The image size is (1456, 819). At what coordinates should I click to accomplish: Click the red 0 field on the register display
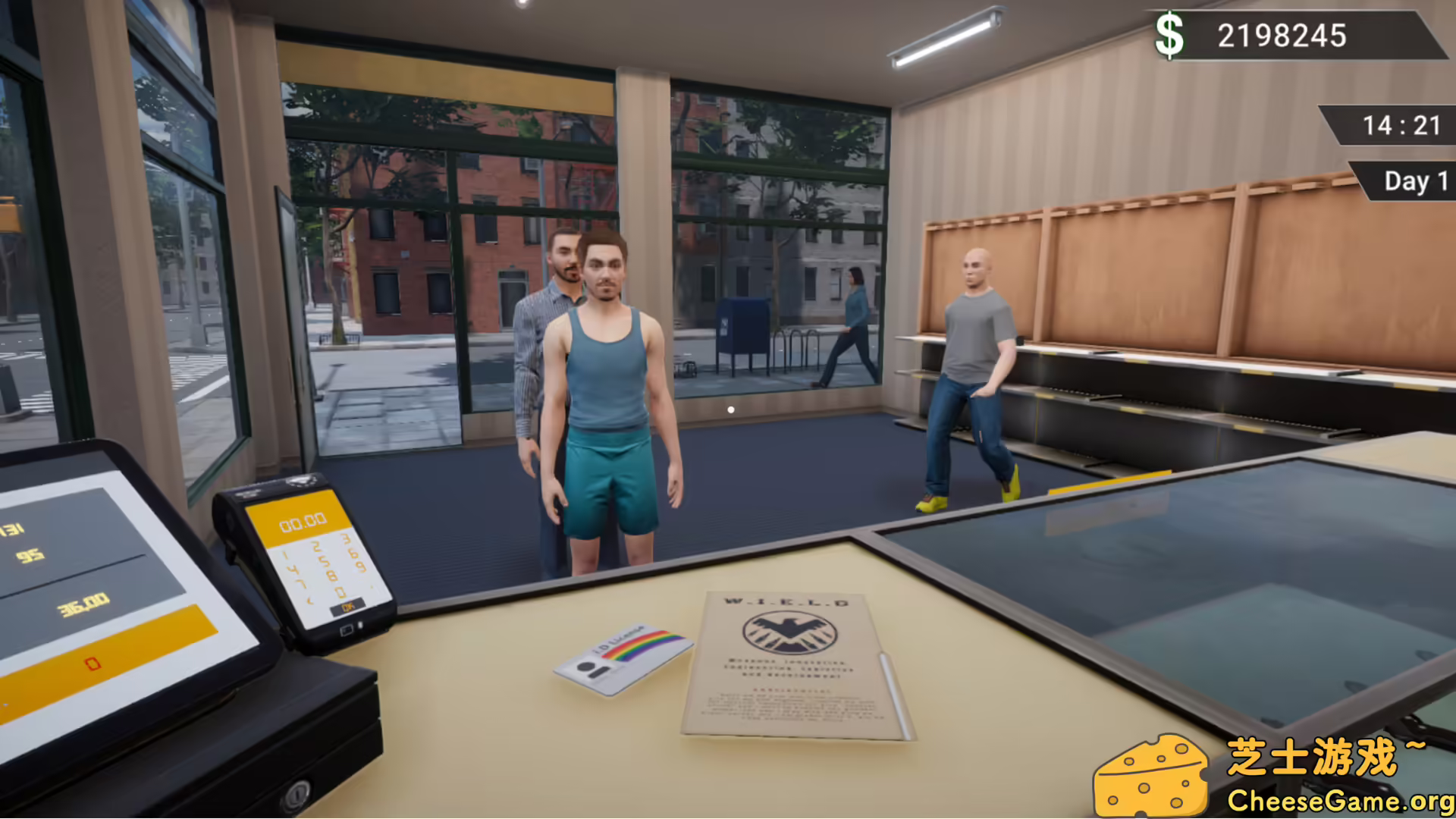[x=91, y=664]
